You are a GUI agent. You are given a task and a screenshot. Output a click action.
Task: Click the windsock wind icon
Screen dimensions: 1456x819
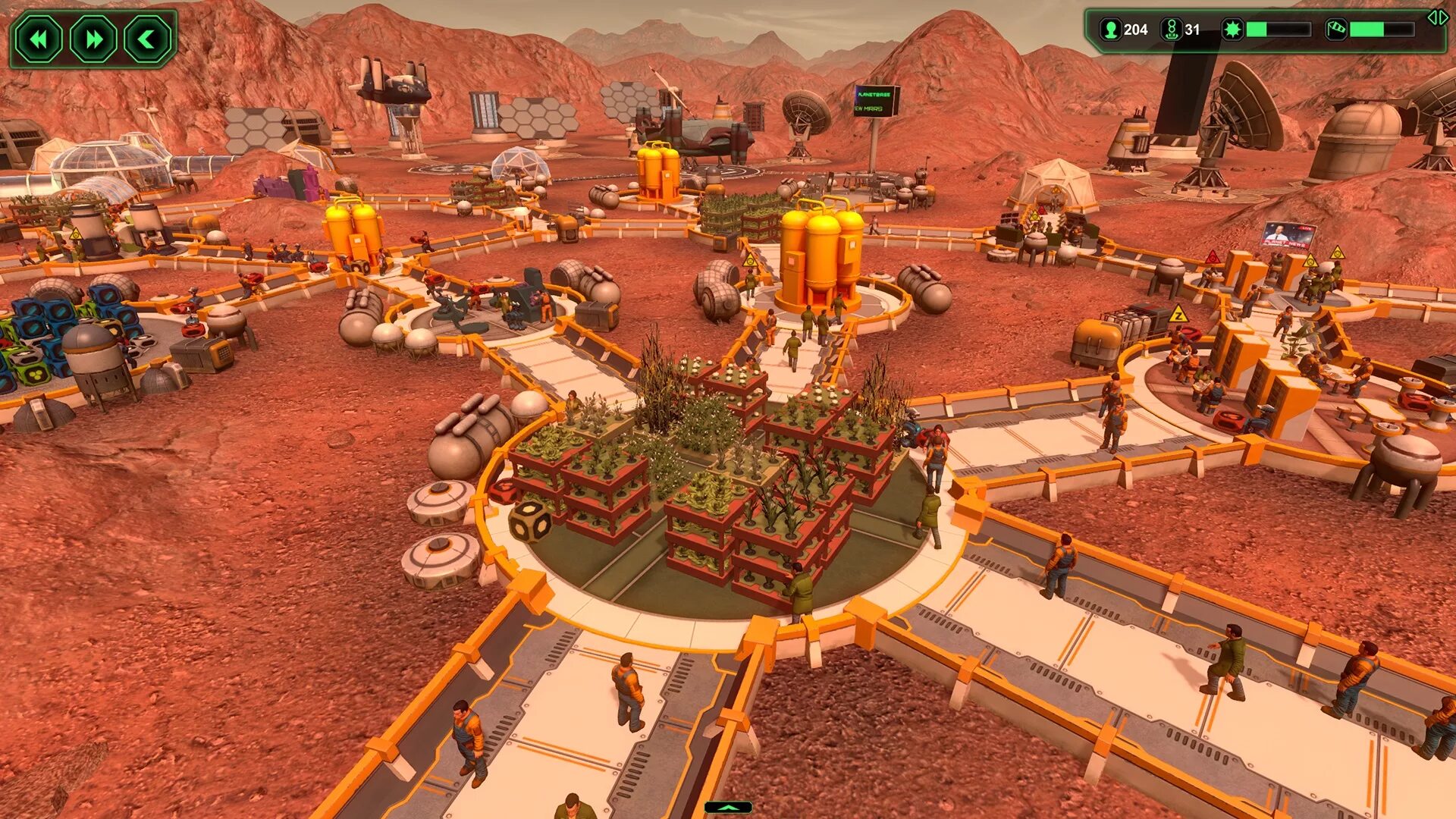(1336, 30)
